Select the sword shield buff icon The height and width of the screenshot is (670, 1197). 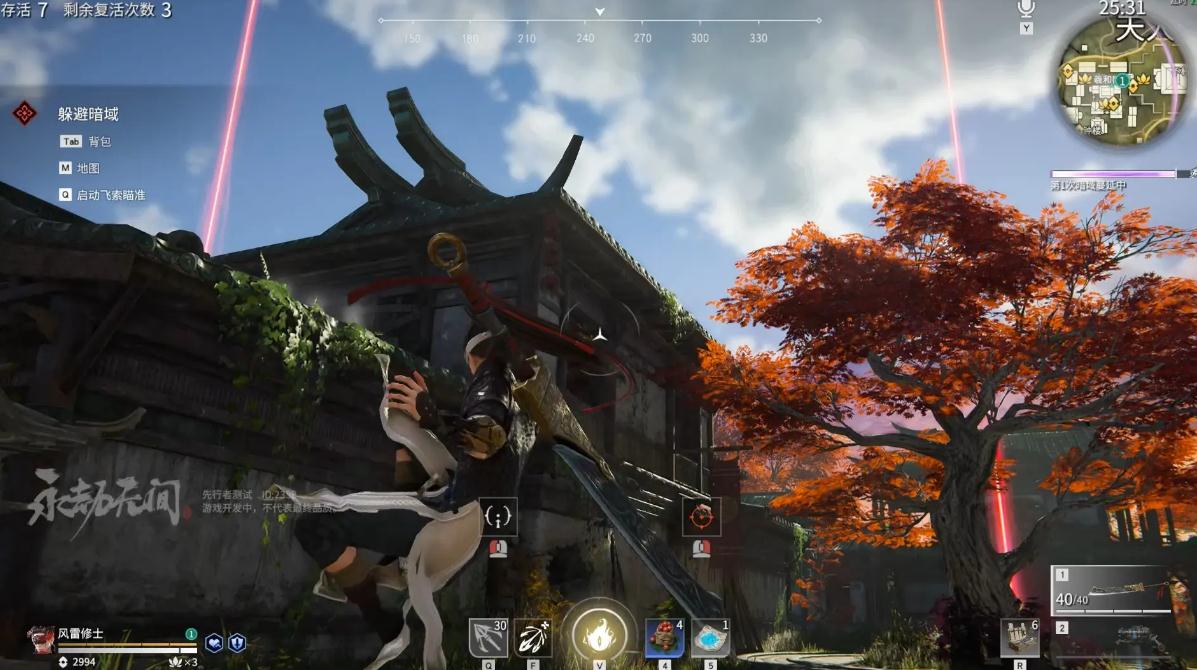coord(237,643)
